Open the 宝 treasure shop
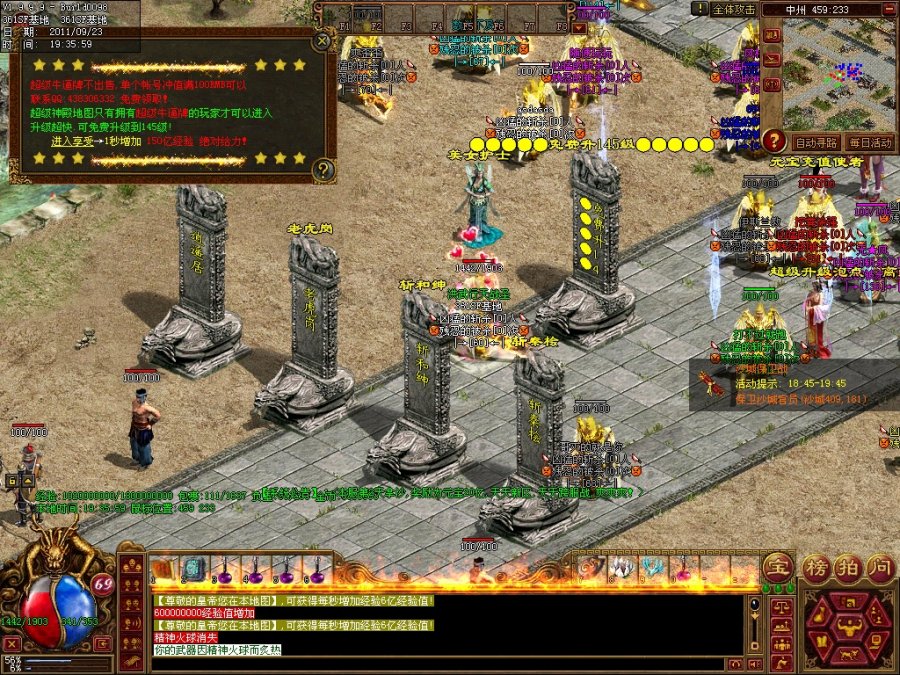The image size is (900, 675). coord(777,567)
